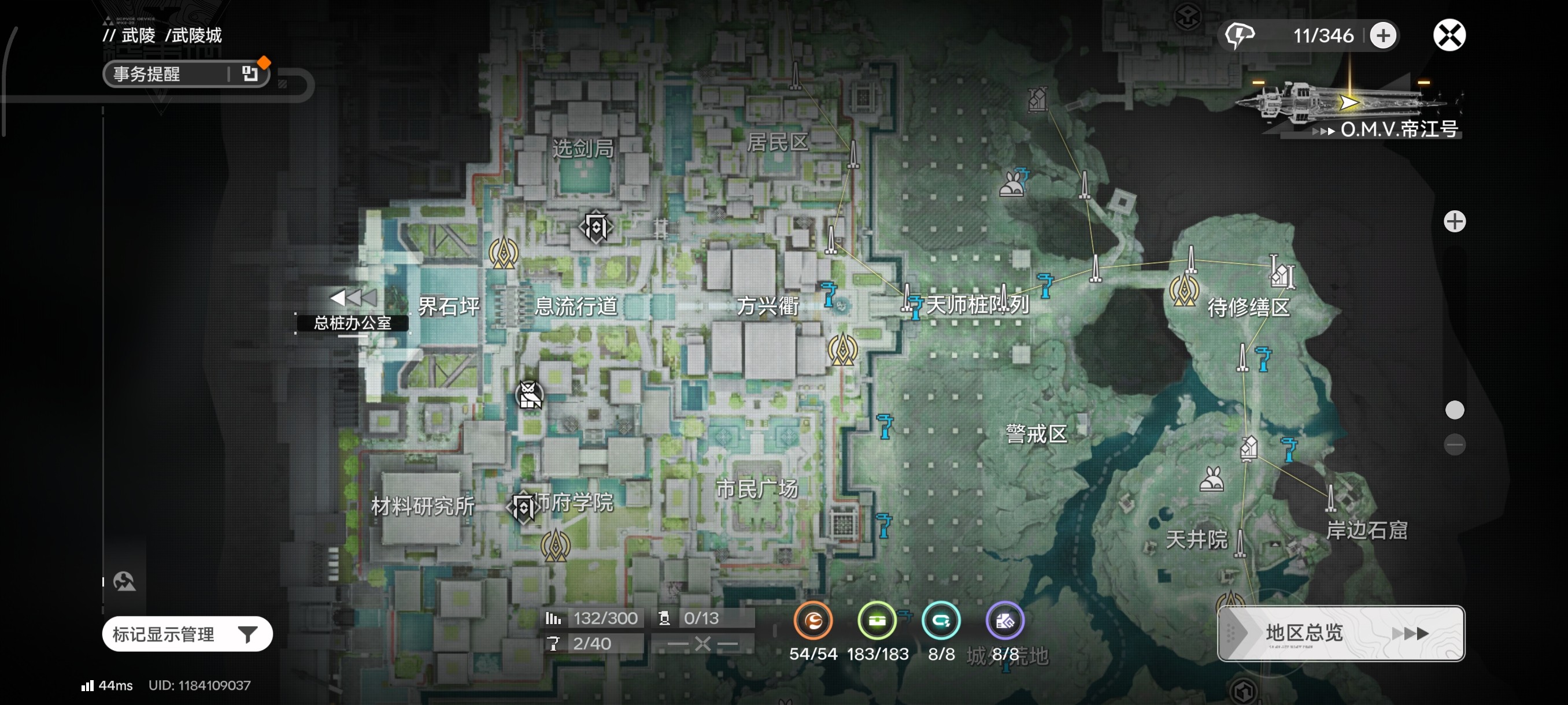The width and height of the screenshot is (1568, 705).
Task: Zoom in the map with plus button
Action: coord(1454,221)
